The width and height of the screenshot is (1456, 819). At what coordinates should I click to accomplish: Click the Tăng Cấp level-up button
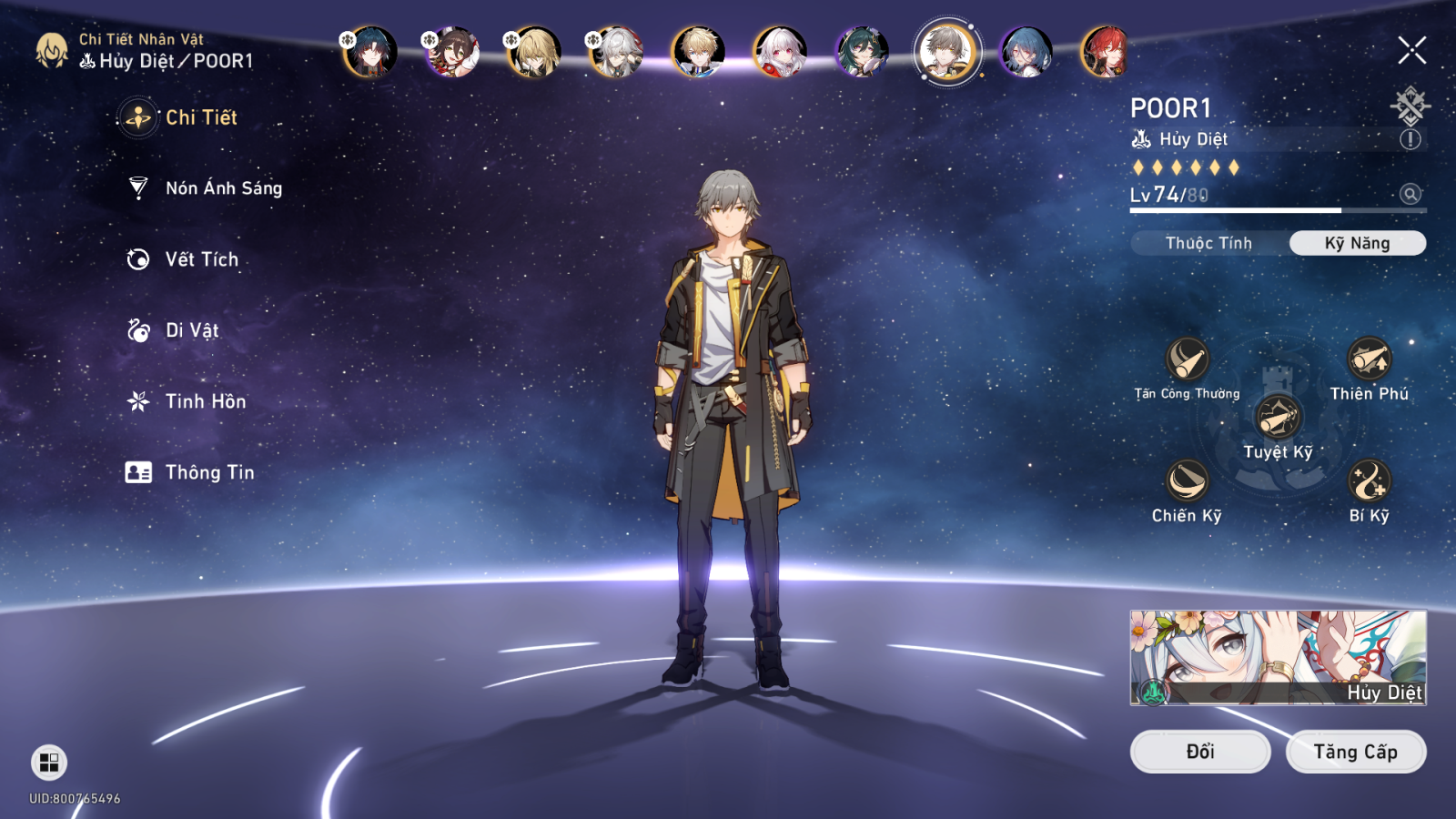[1355, 752]
